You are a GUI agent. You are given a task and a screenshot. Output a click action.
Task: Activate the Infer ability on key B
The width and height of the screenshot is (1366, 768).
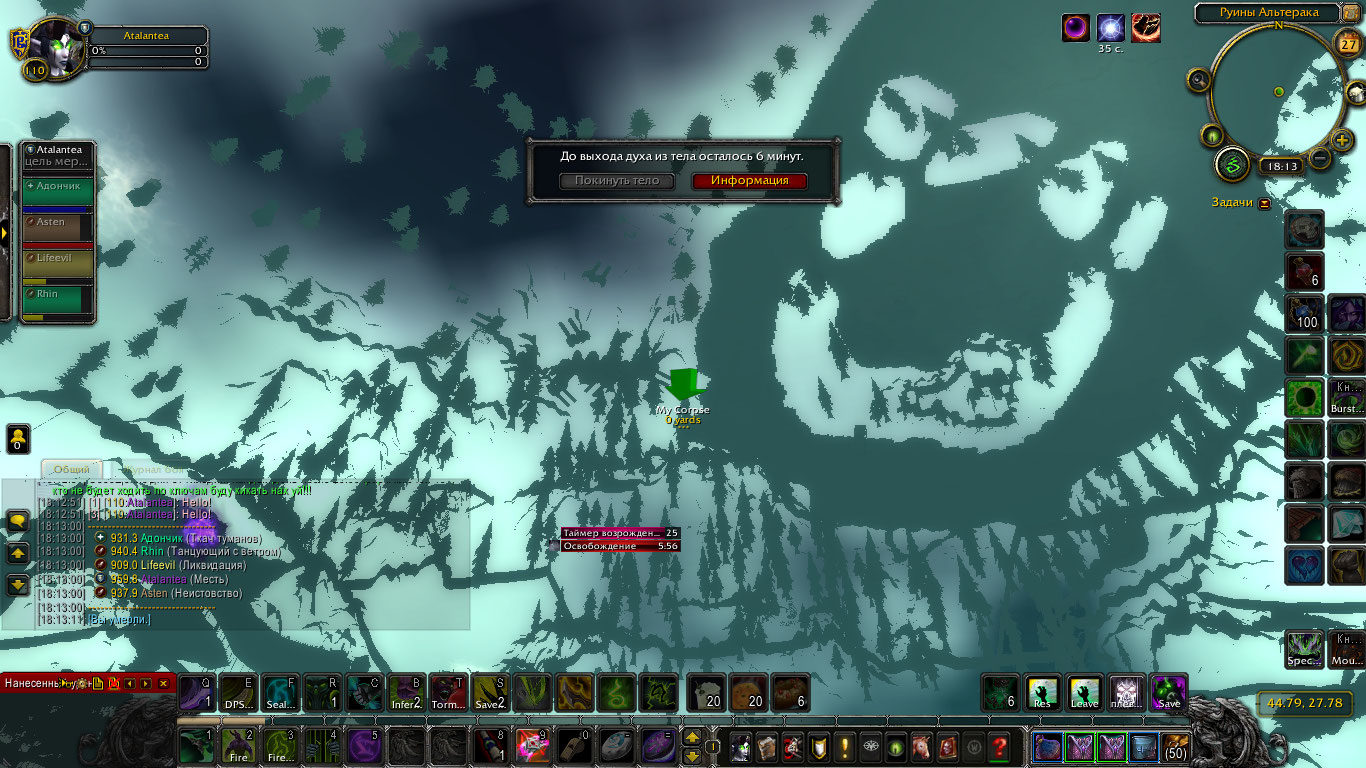405,692
